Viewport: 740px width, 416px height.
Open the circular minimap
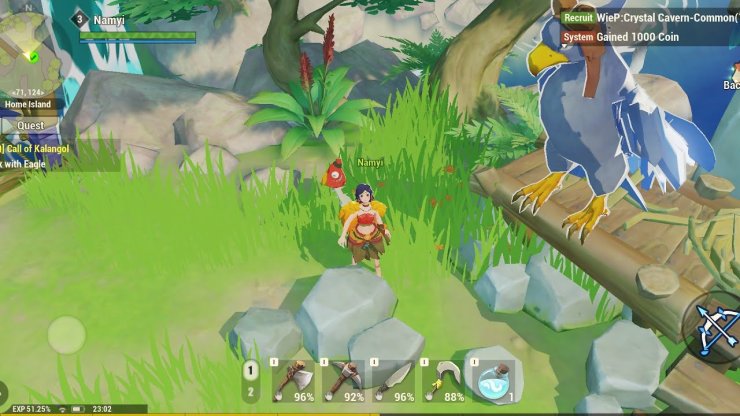pos(30,58)
